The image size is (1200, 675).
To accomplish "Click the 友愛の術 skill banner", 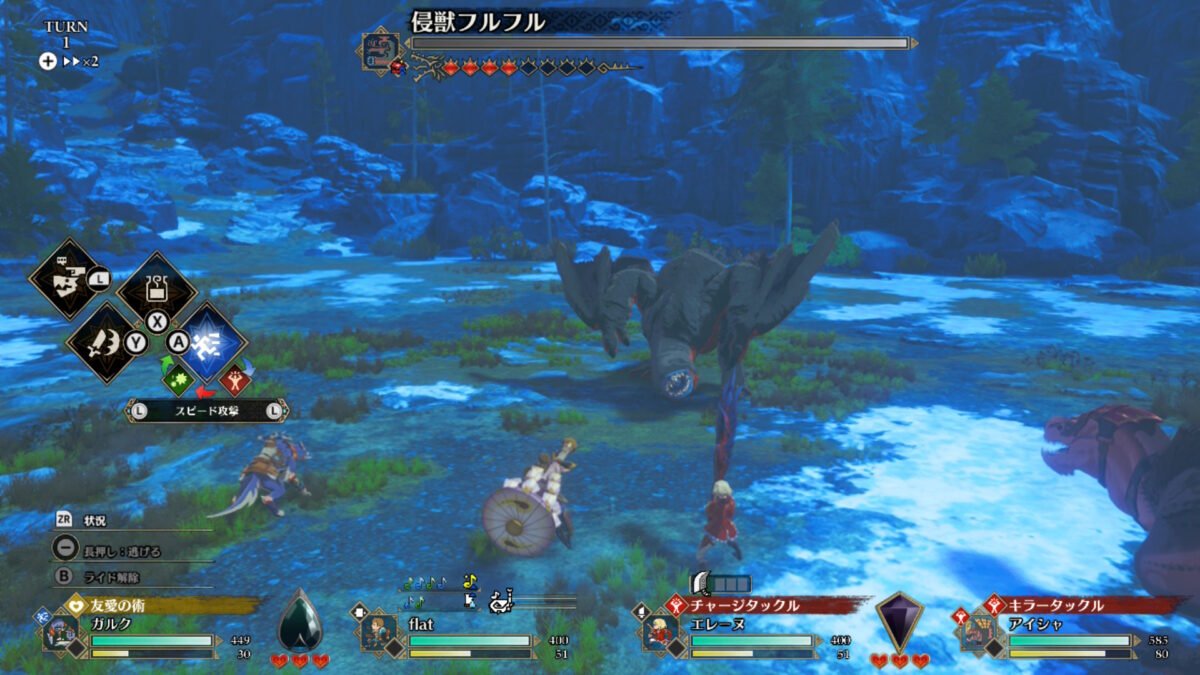I will coord(160,605).
